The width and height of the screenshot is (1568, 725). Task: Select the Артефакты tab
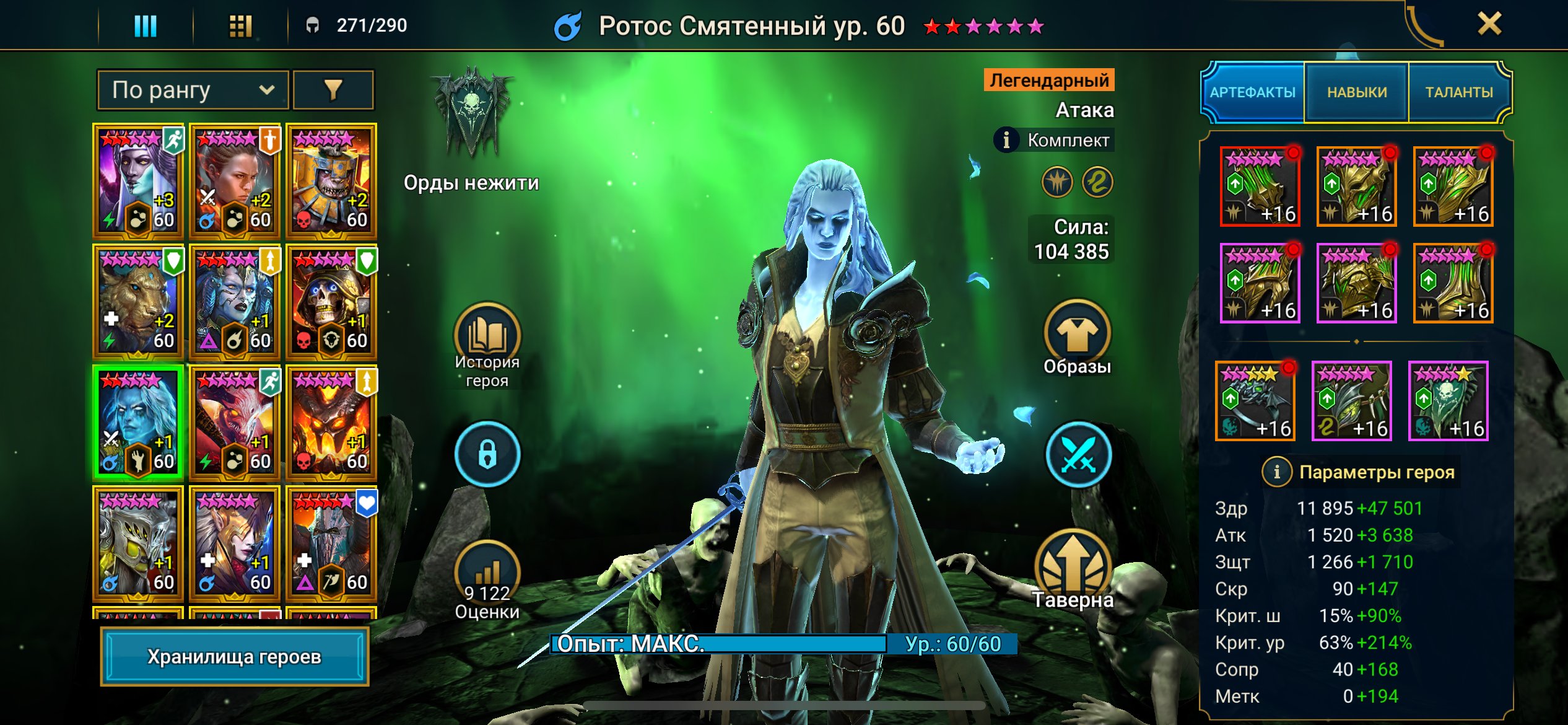click(x=1252, y=92)
